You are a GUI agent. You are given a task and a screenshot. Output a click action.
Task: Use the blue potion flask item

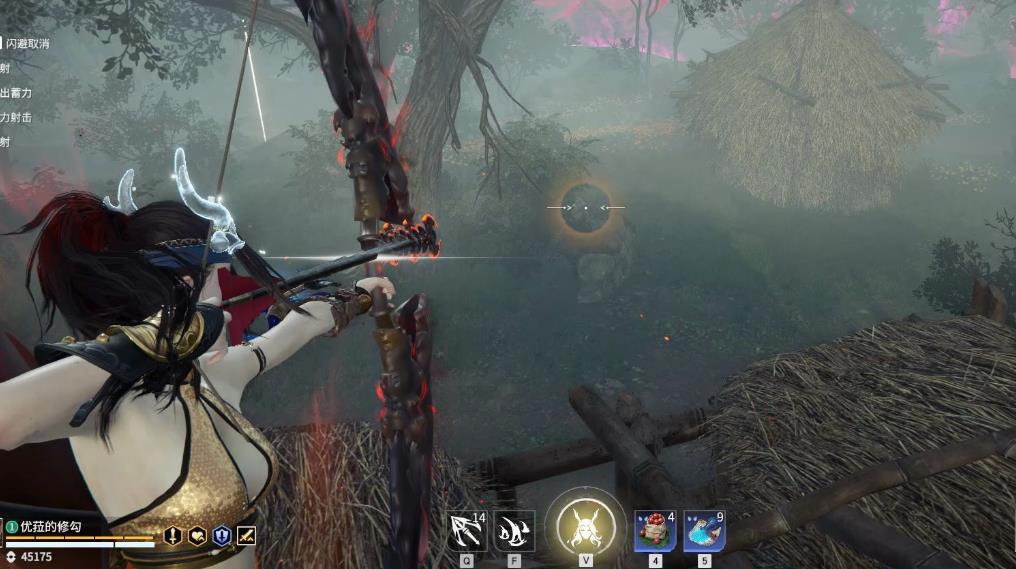704,531
